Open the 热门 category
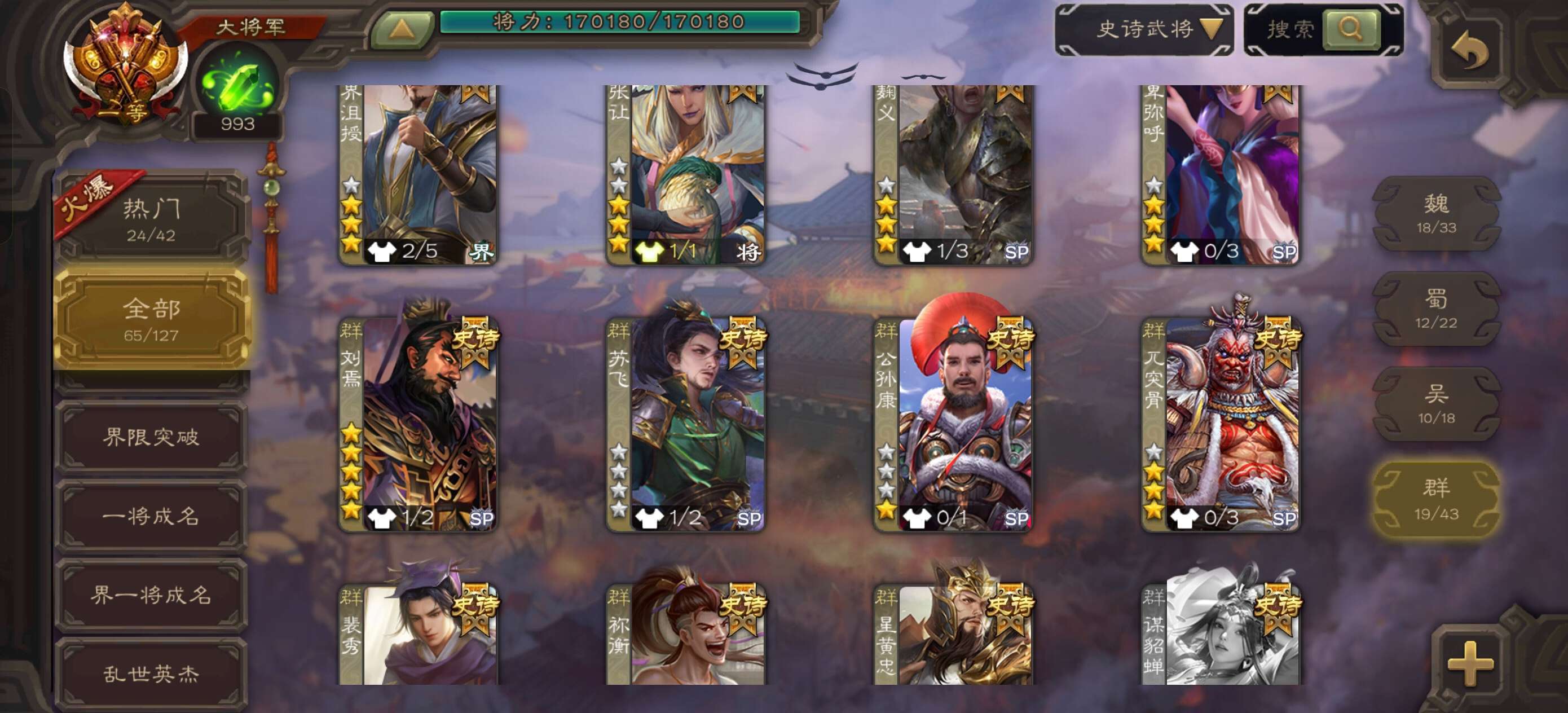This screenshot has width=1568, height=713. [x=151, y=218]
